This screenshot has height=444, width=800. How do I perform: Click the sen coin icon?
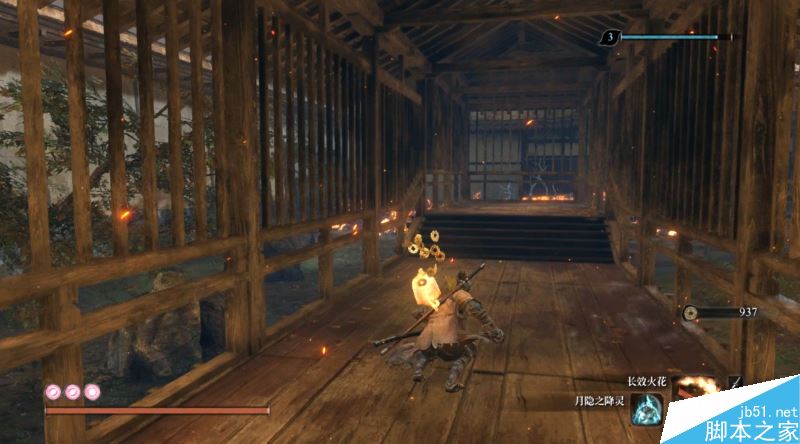(690, 312)
